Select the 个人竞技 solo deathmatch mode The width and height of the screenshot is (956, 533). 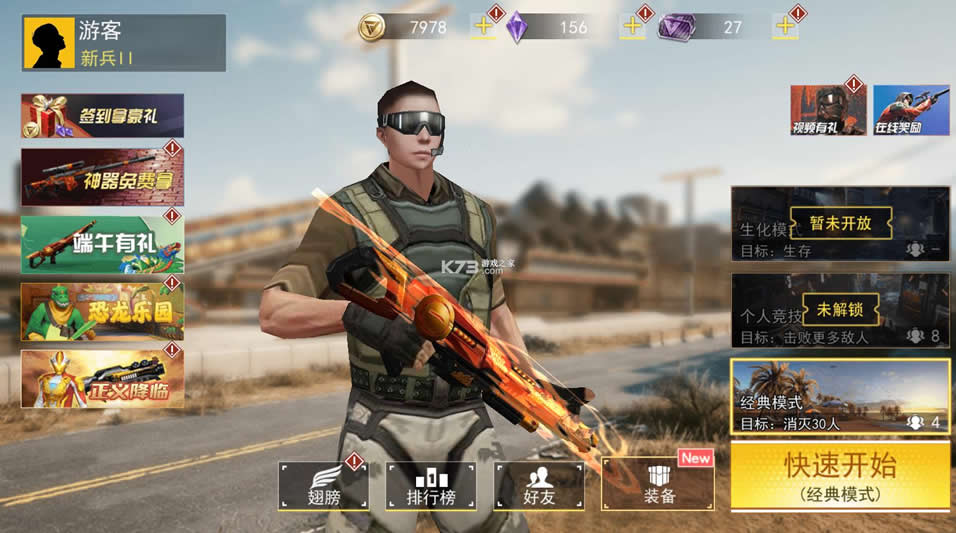coord(839,311)
